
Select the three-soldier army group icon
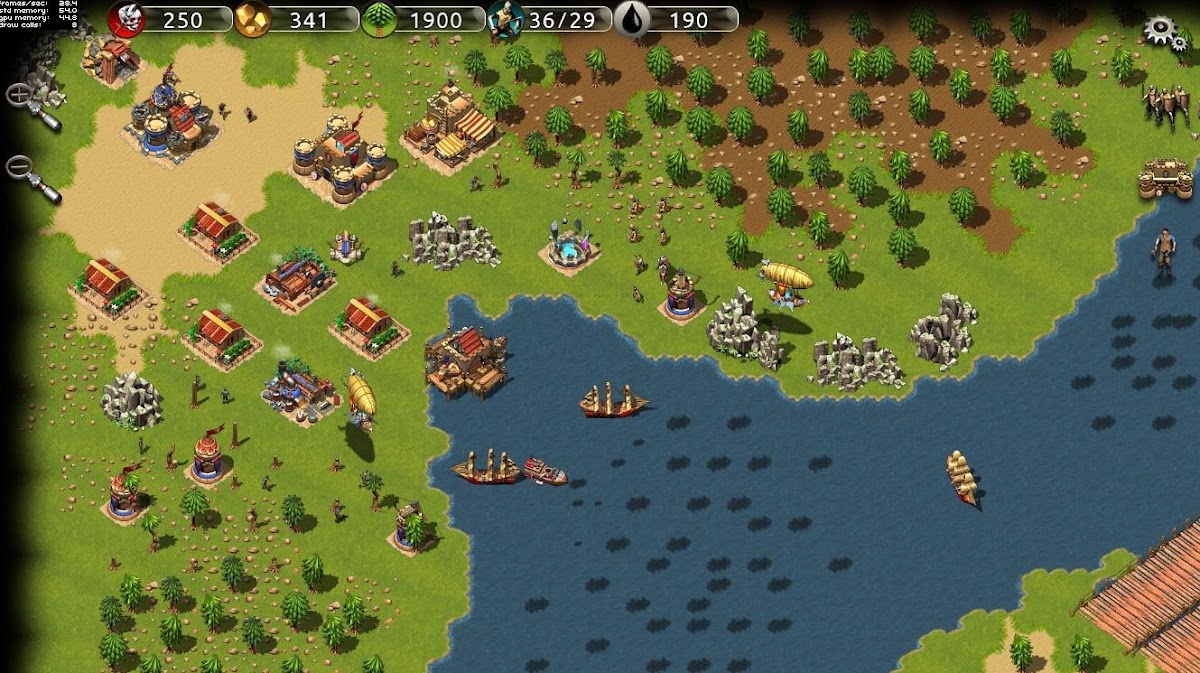pos(1166,103)
